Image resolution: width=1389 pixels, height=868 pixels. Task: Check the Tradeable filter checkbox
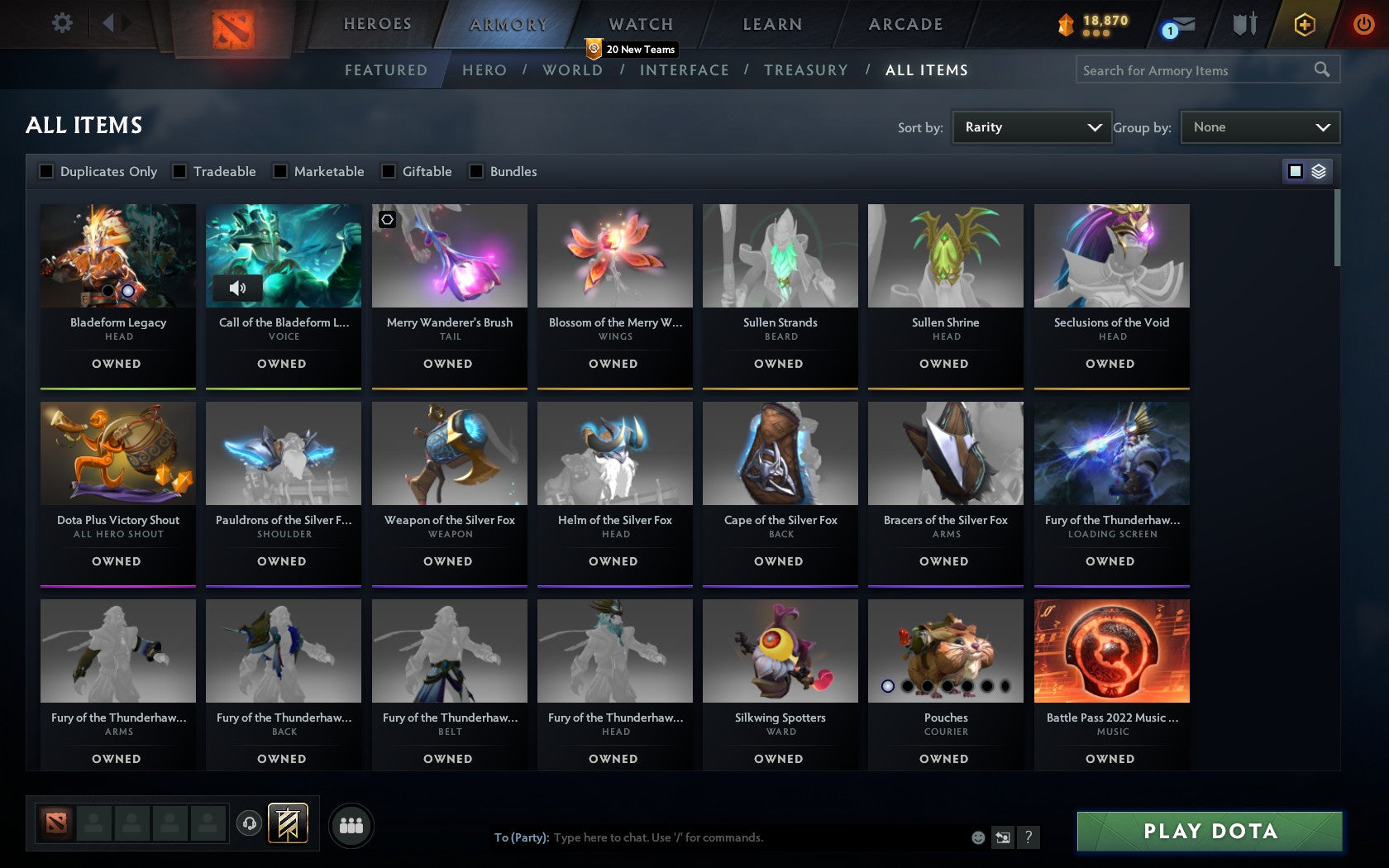tap(179, 171)
